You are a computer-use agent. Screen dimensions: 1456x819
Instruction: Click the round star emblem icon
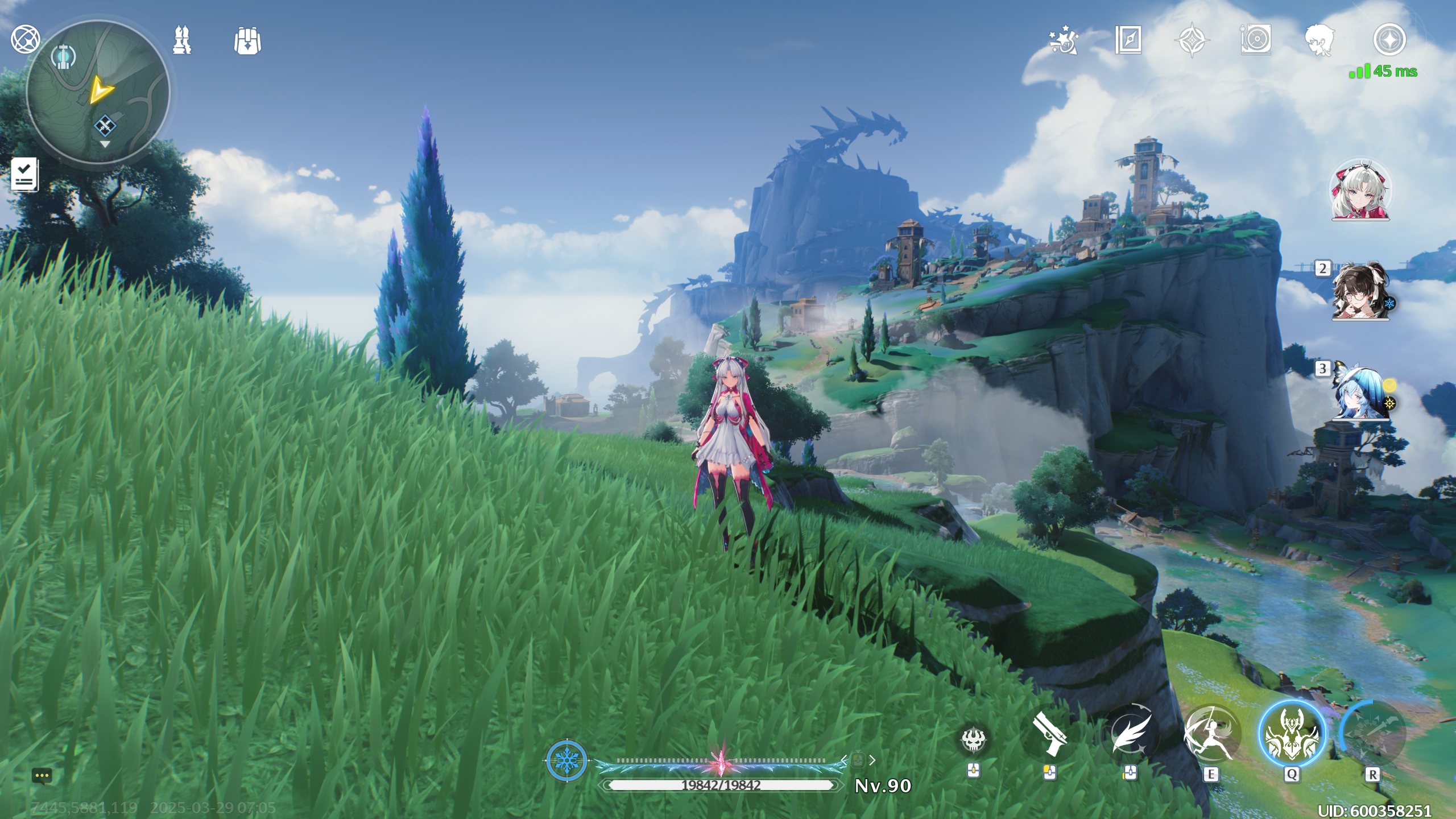point(1389,40)
